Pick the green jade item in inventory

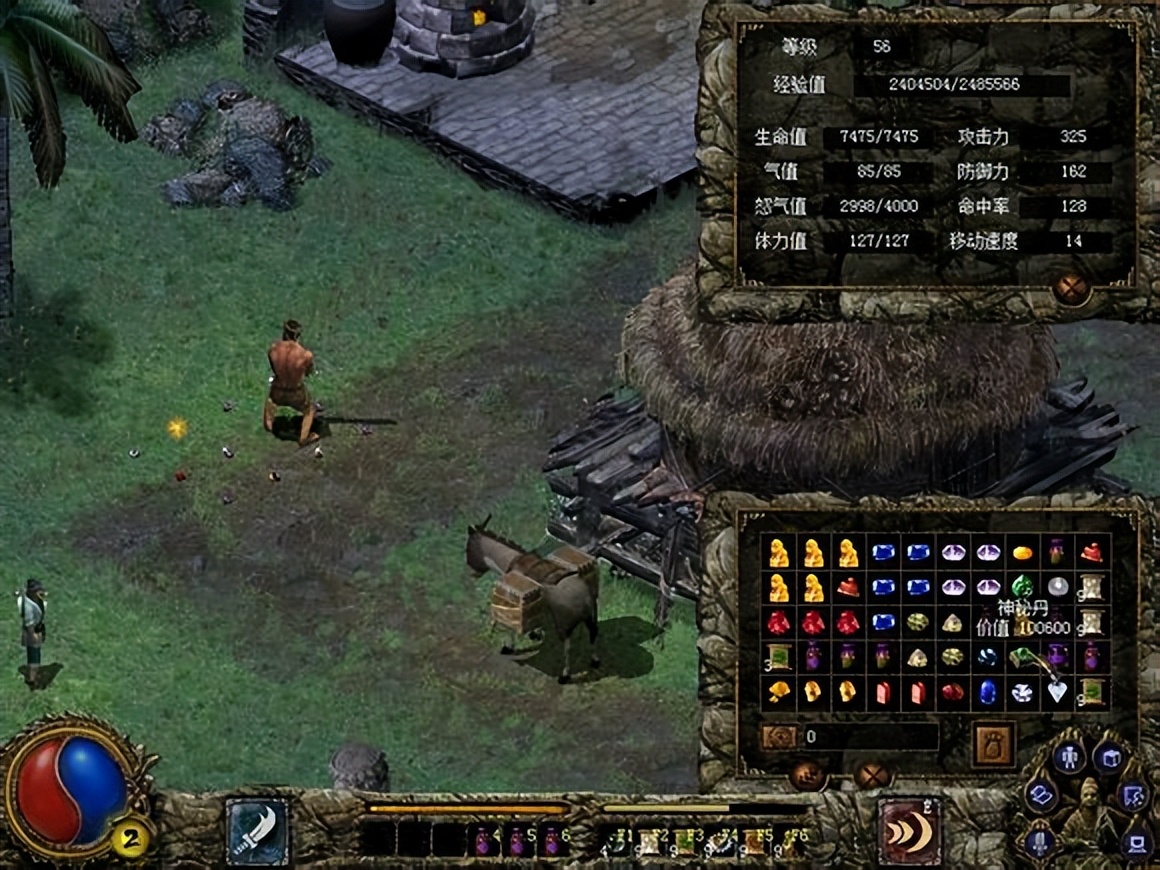1022,587
